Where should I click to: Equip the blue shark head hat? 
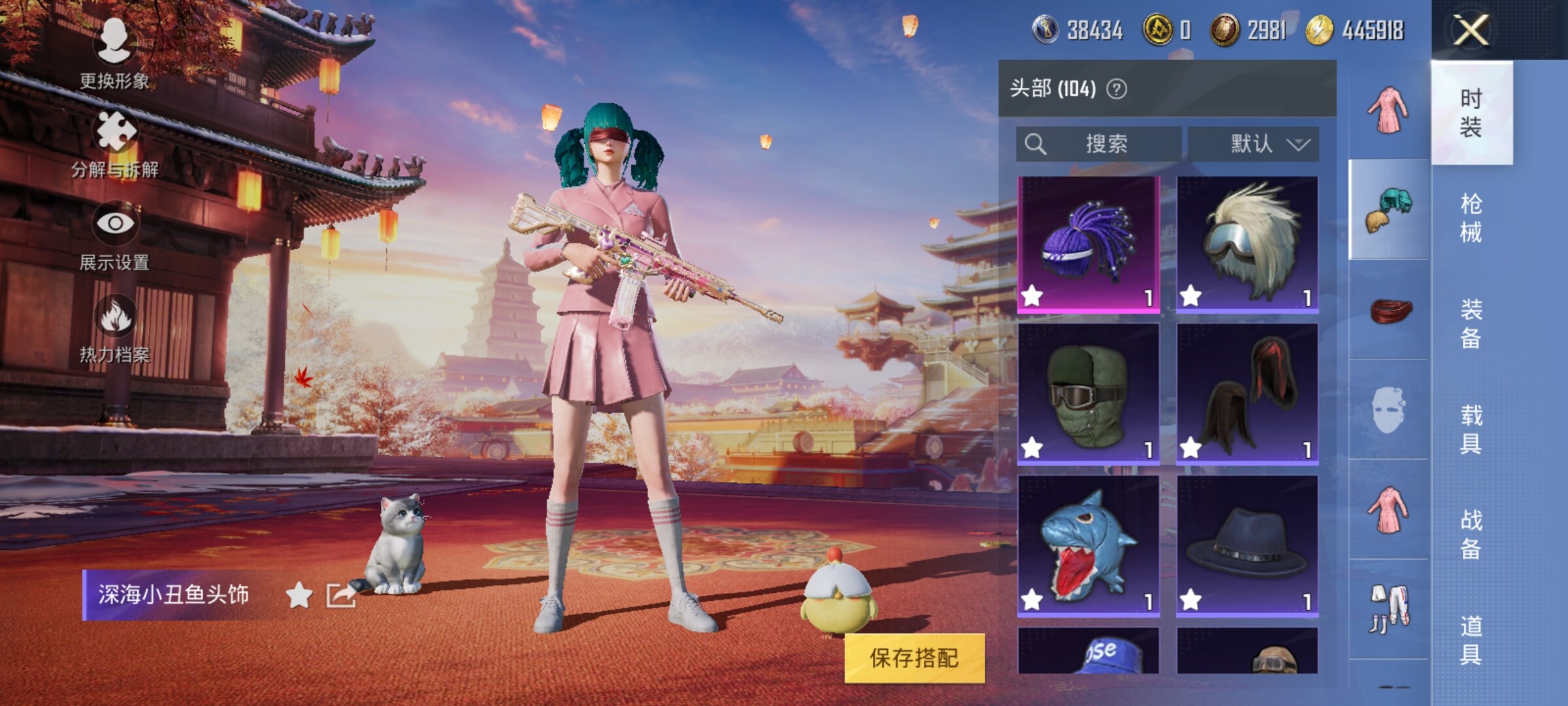[x=1088, y=546]
